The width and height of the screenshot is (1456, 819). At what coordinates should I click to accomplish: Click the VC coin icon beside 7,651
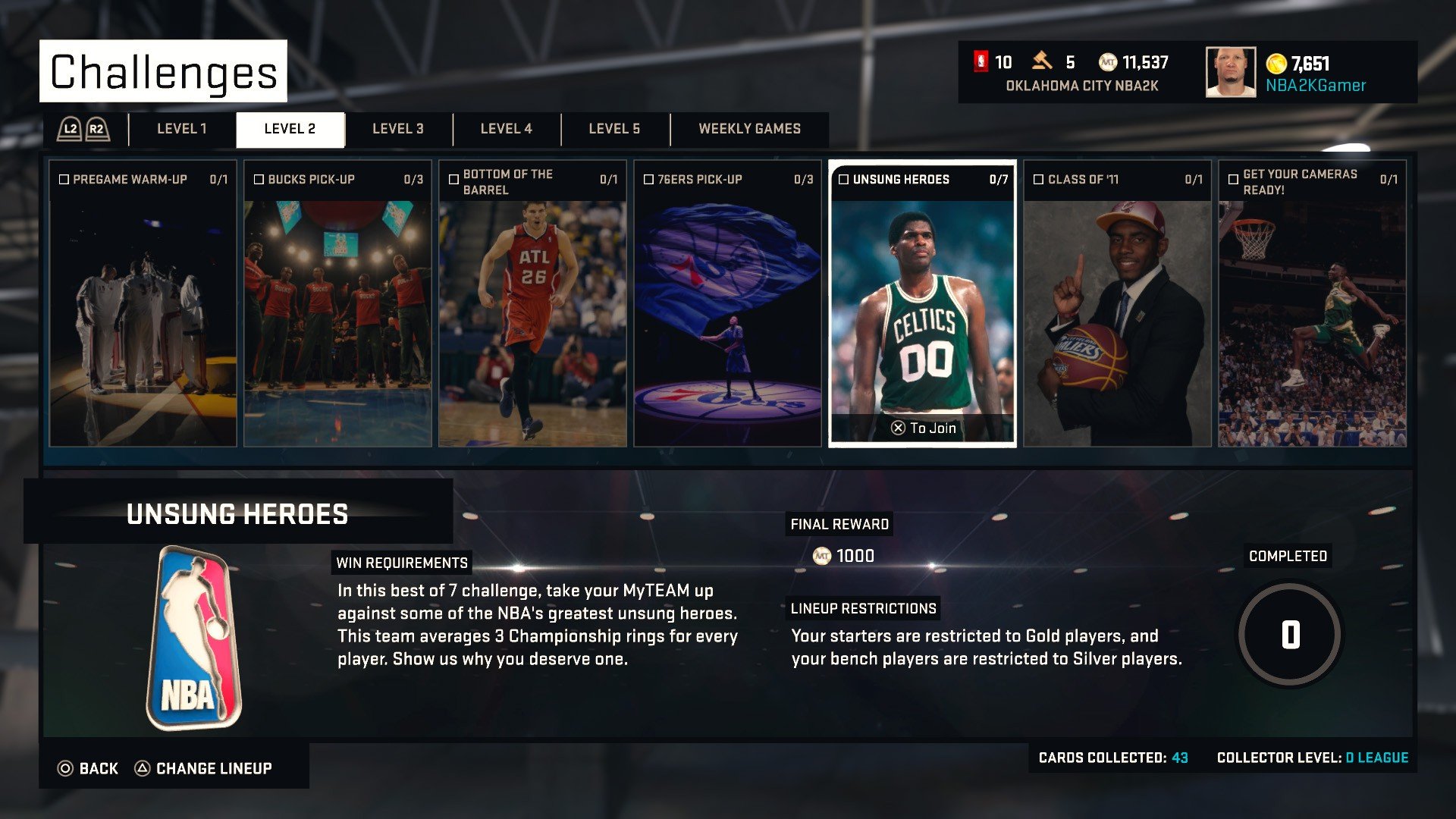click(x=1276, y=64)
